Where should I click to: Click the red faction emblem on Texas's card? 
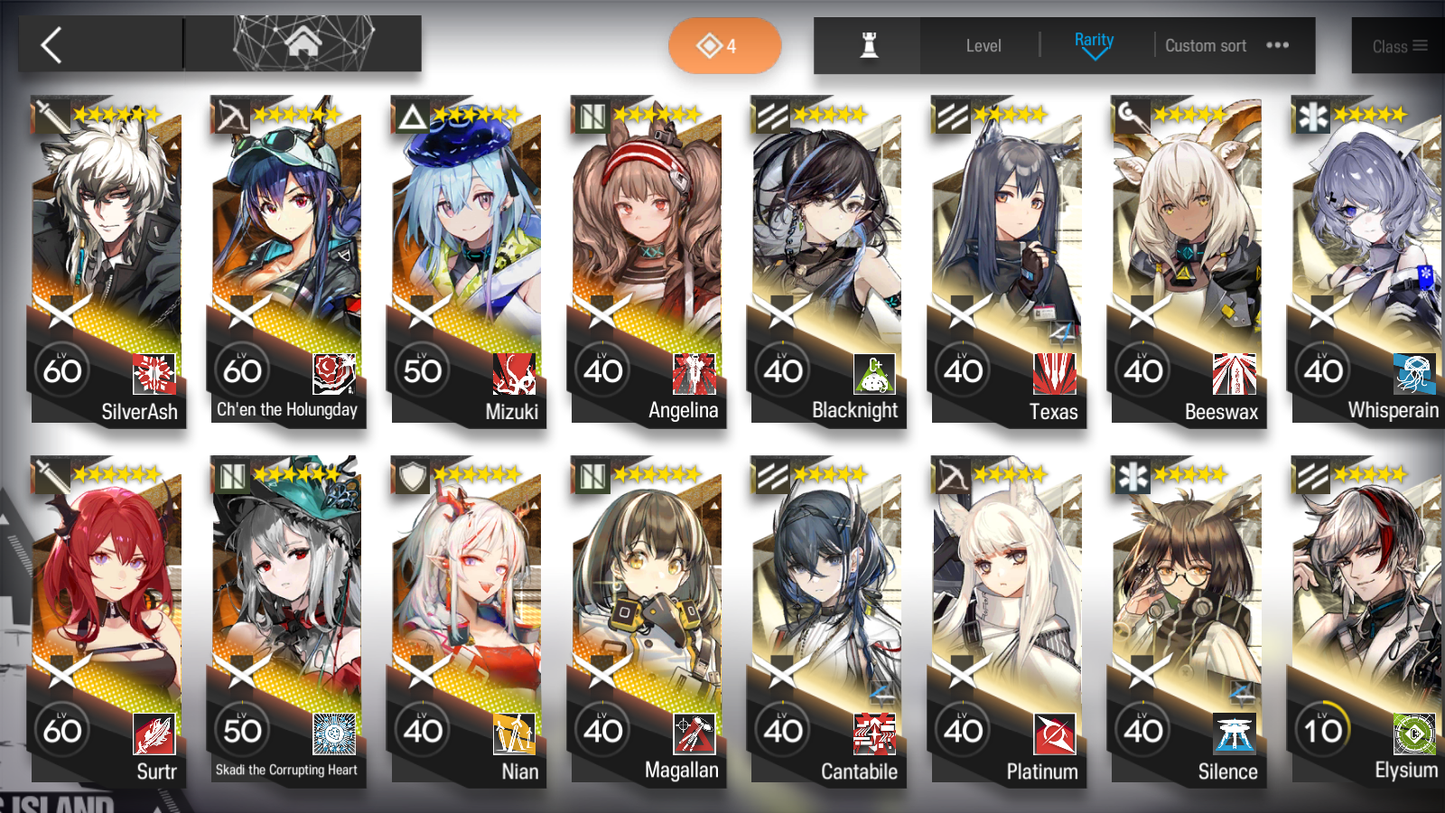(1054, 372)
